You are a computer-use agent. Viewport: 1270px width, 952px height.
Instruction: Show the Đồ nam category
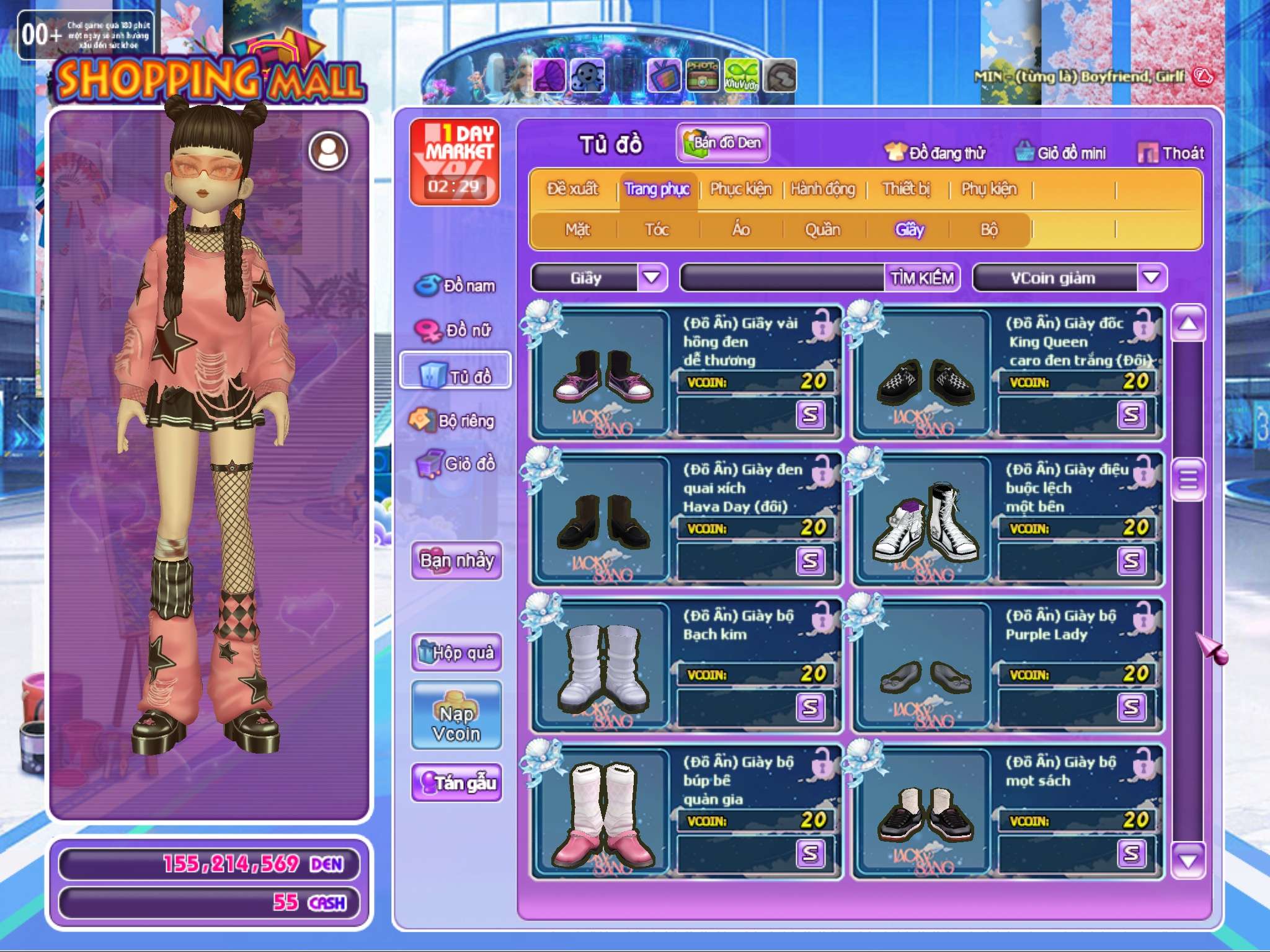(x=456, y=286)
